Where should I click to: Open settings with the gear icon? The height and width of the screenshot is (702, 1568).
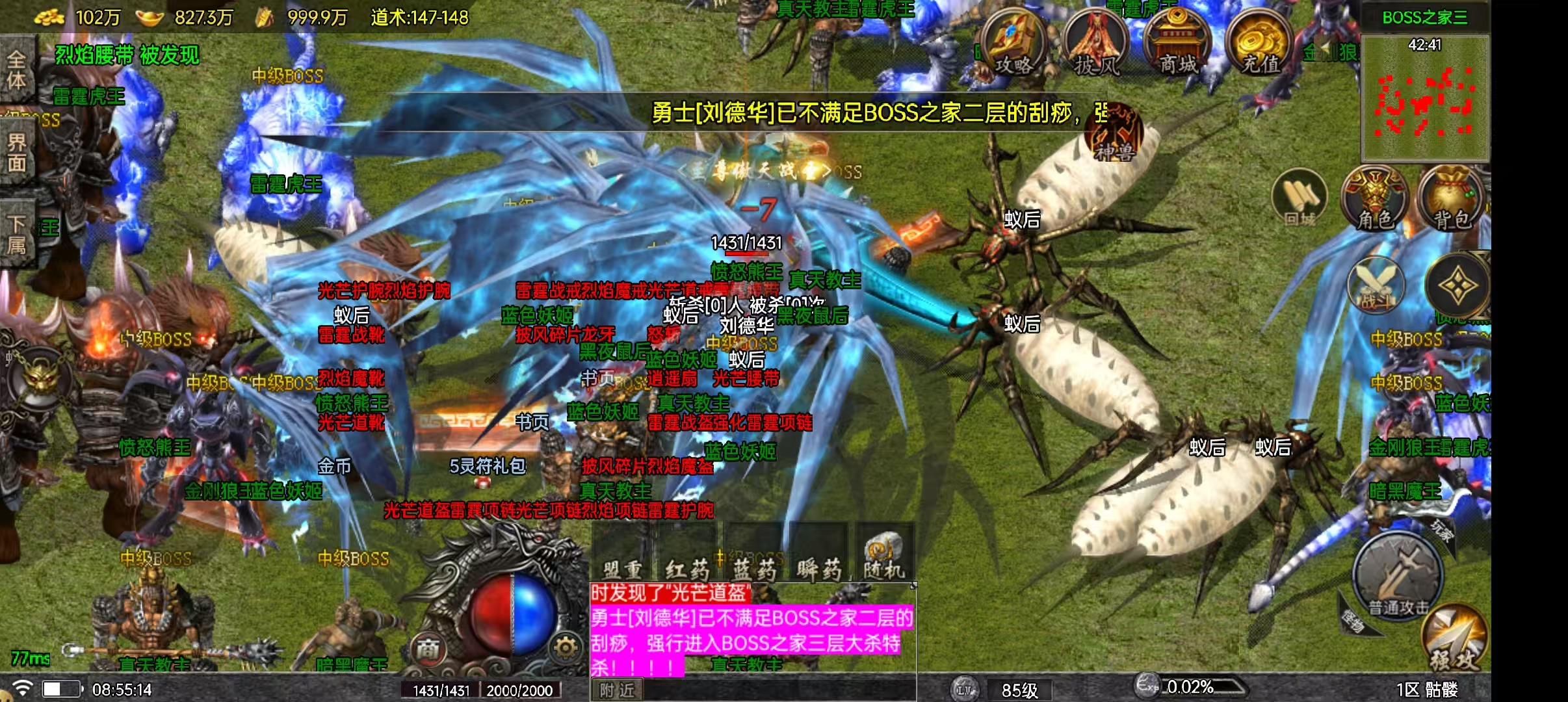[566, 647]
